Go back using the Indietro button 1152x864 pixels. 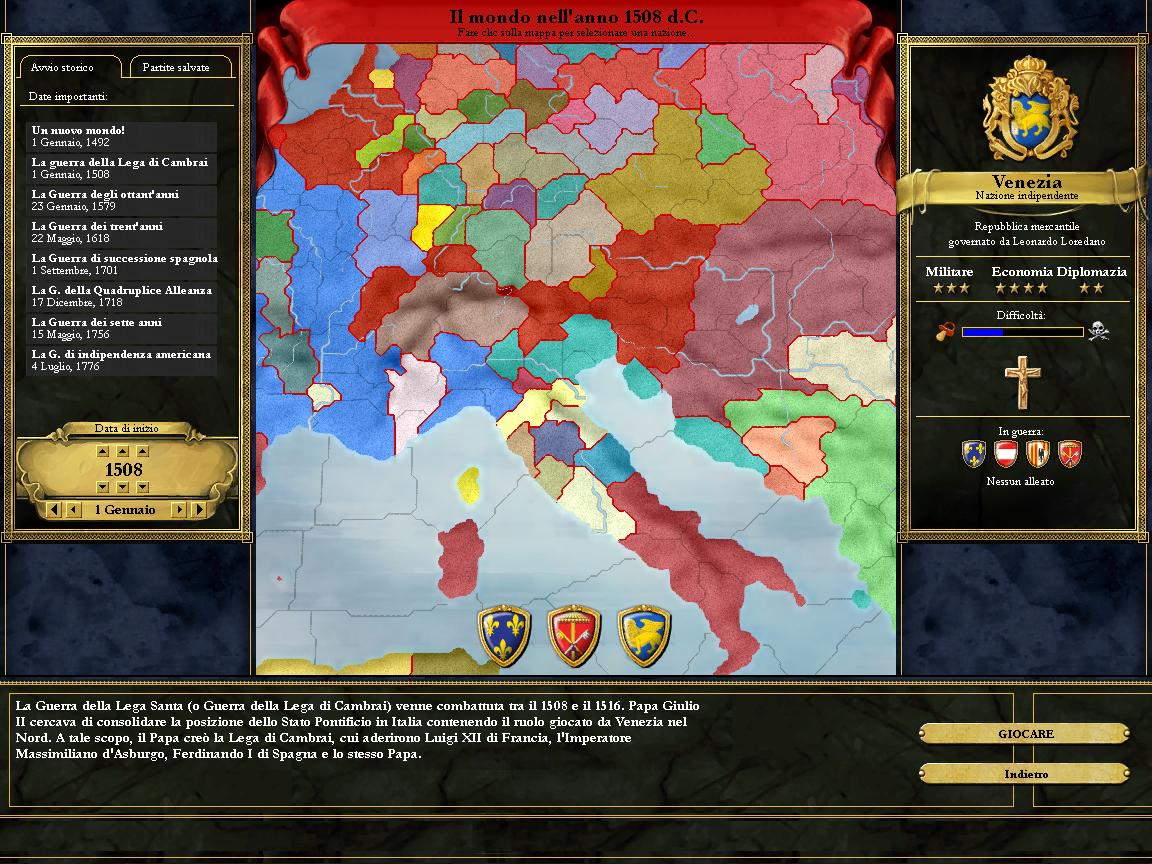pyautogui.click(x=1025, y=774)
